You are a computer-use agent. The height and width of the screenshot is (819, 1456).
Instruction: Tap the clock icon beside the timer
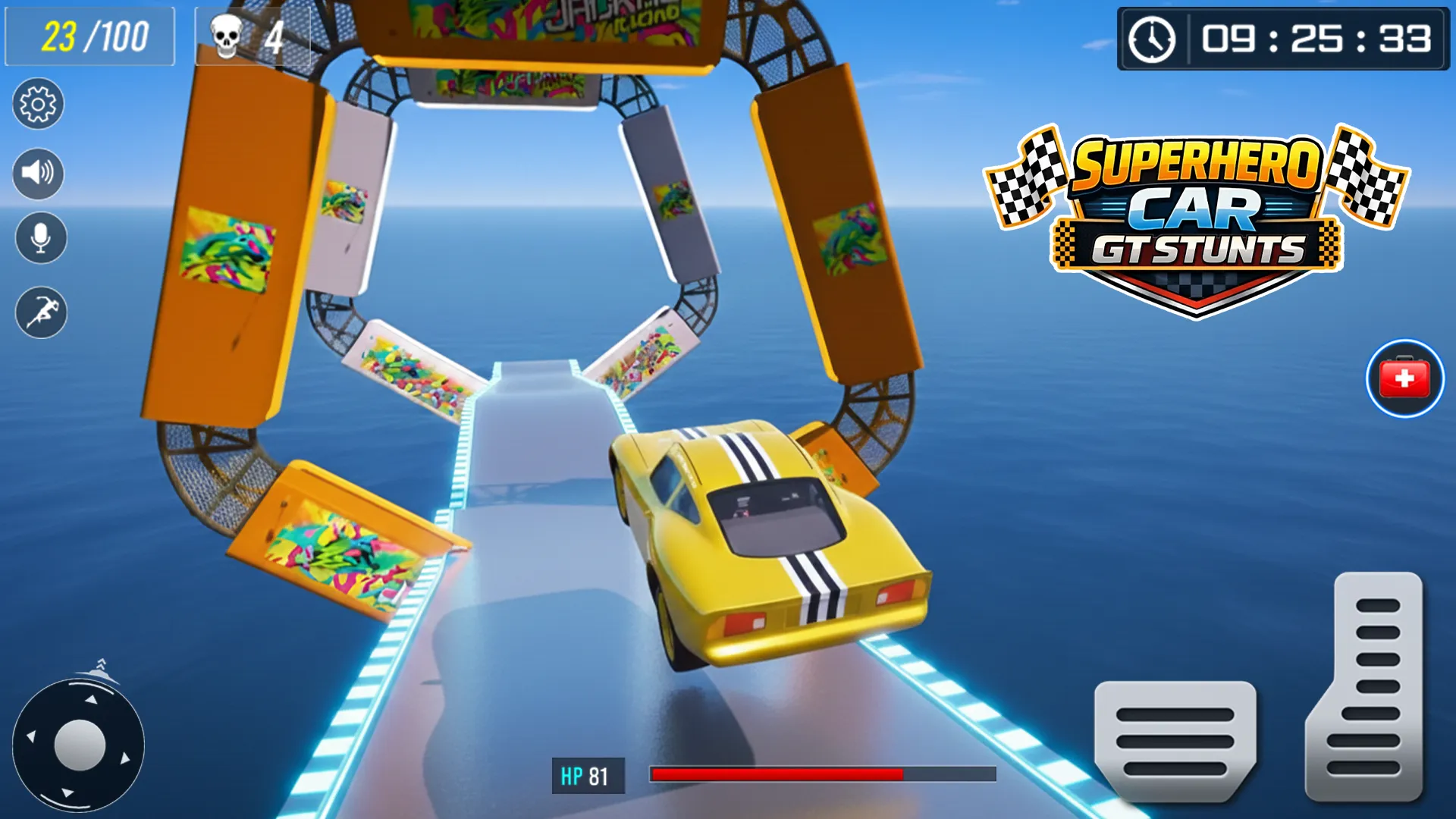pos(1153,39)
